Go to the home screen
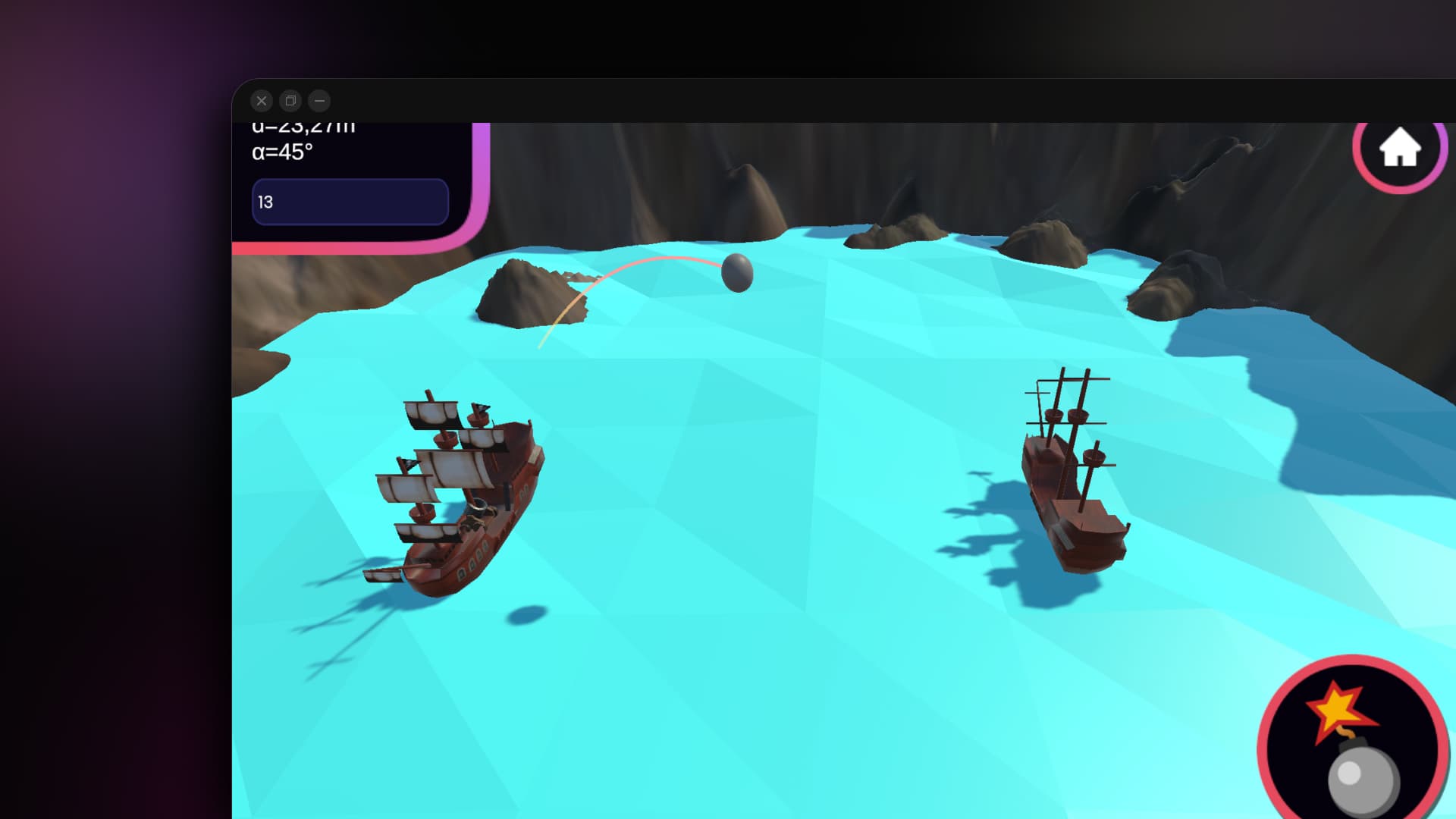This screenshot has width=1456, height=819. pos(1399,147)
